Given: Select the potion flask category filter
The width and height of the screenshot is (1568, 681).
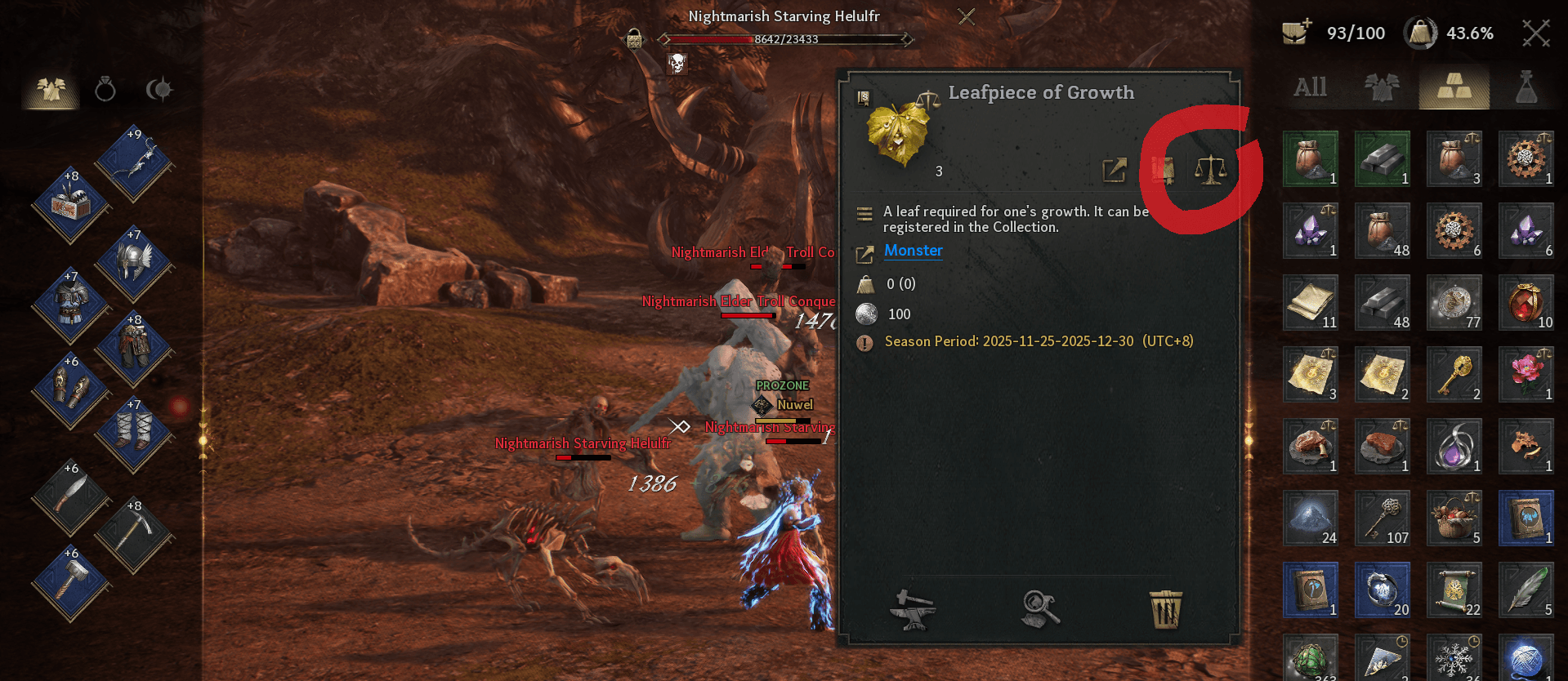Looking at the screenshot, I should pyautogui.click(x=1526, y=85).
